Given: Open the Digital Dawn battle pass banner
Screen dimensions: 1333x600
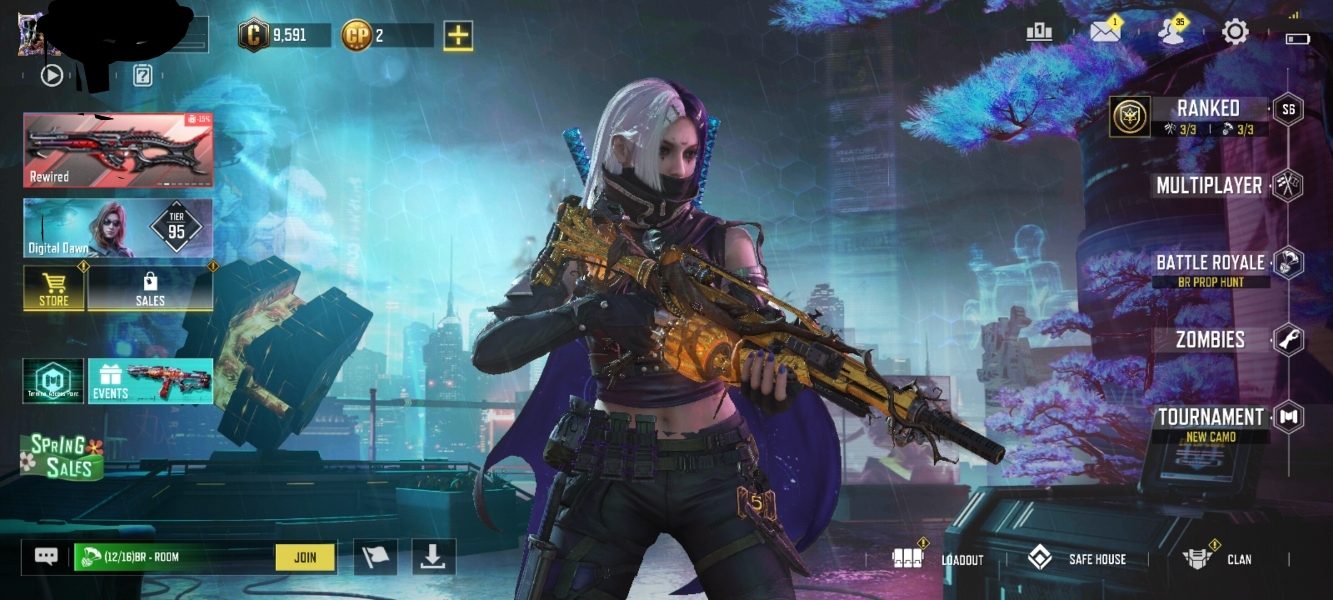Looking at the screenshot, I should (118, 228).
